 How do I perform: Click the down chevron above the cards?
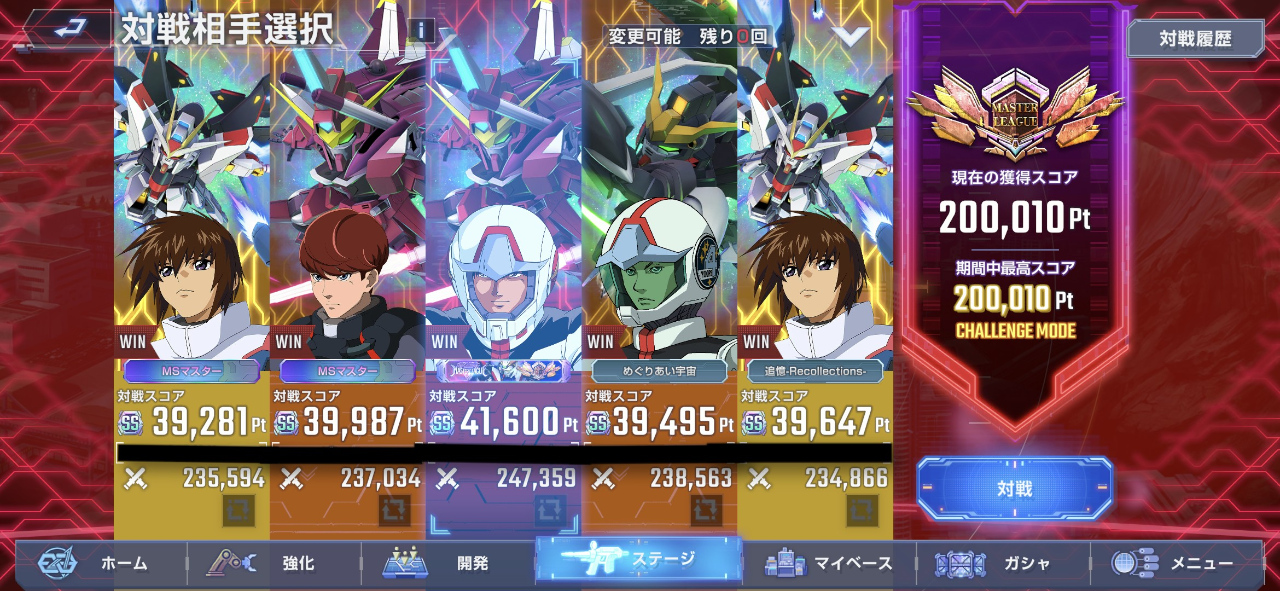pos(851,36)
